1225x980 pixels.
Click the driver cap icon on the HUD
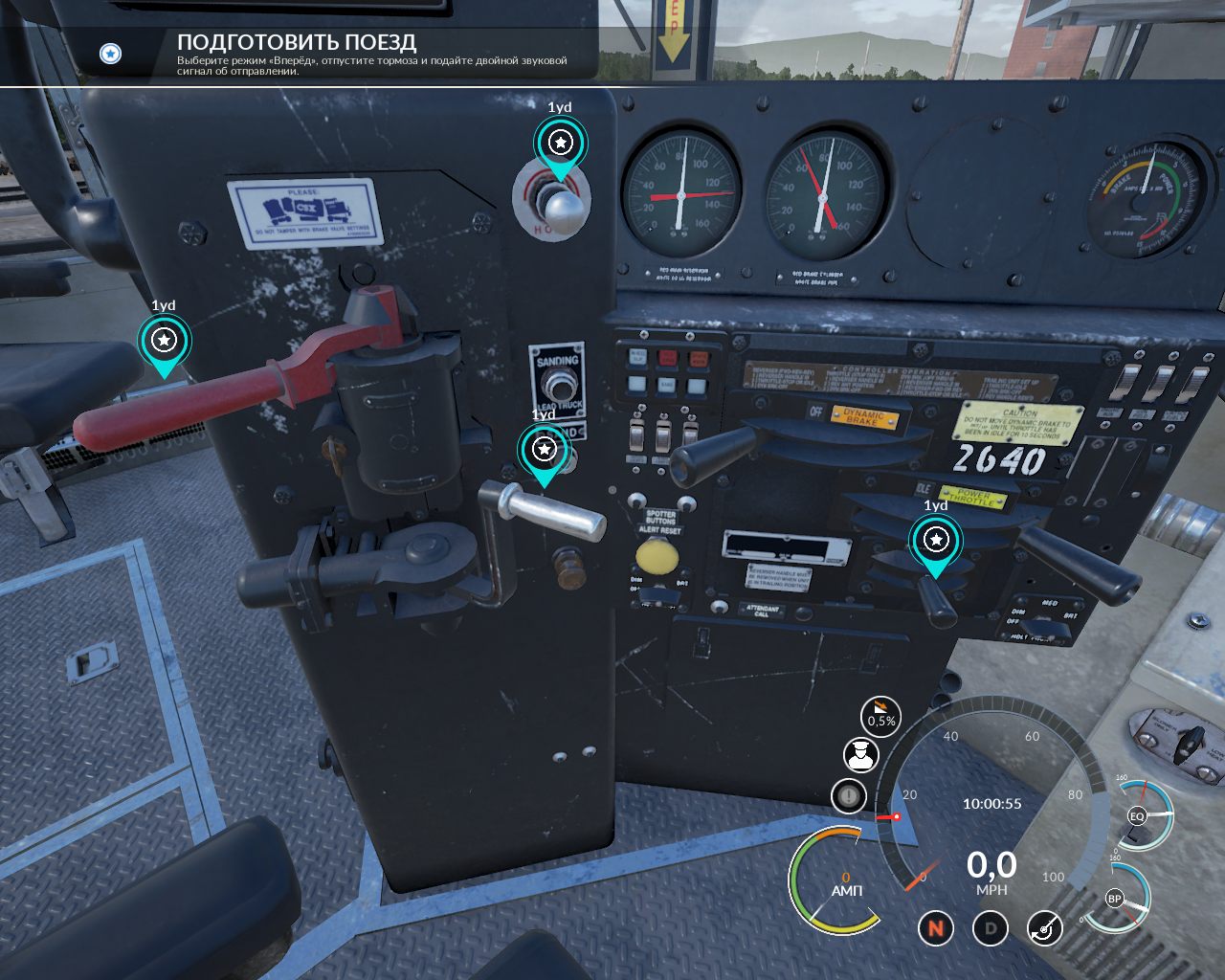coord(860,755)
